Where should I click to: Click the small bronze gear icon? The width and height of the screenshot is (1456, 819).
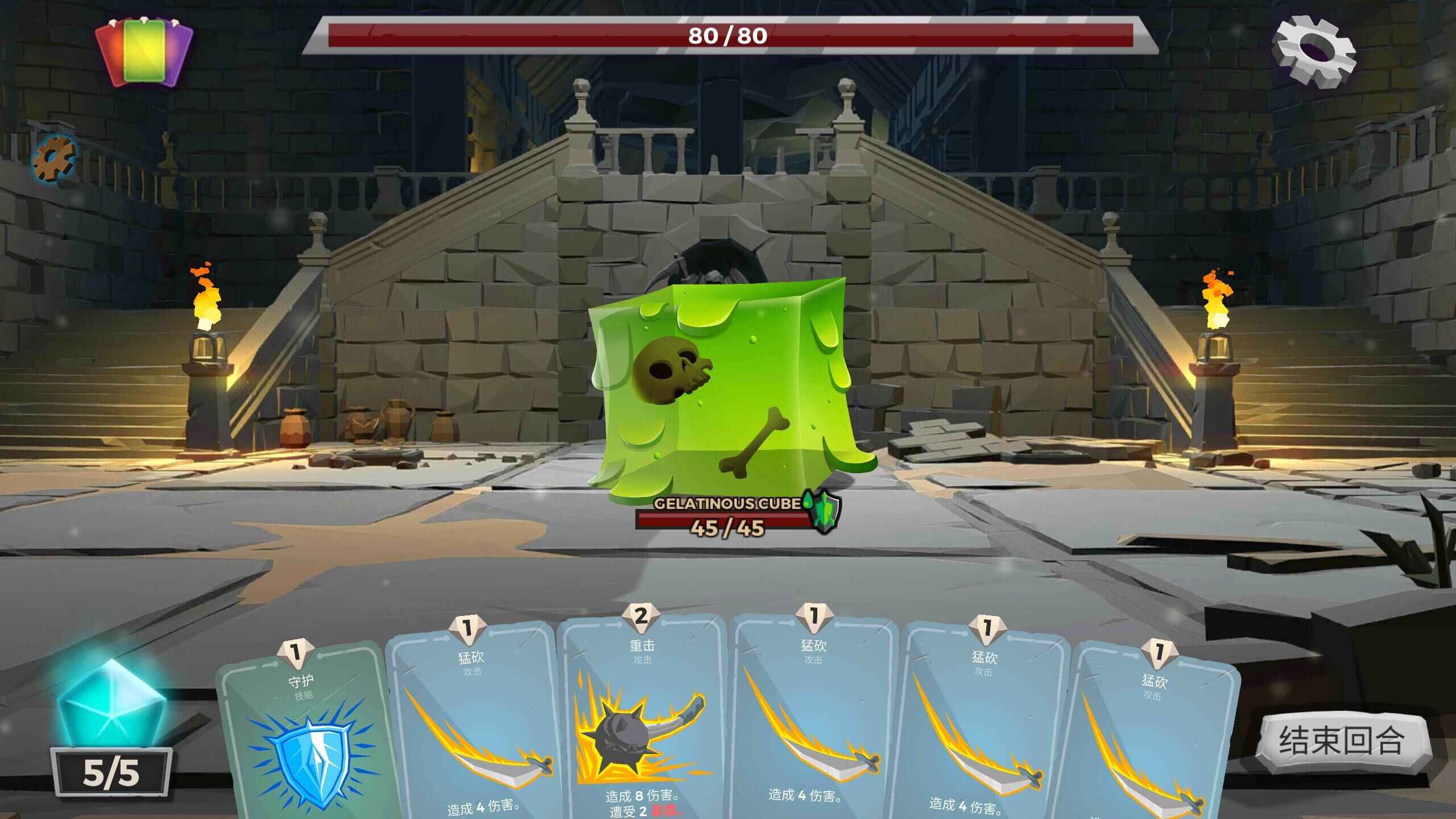pyautogui.click(x=54, y=158)
